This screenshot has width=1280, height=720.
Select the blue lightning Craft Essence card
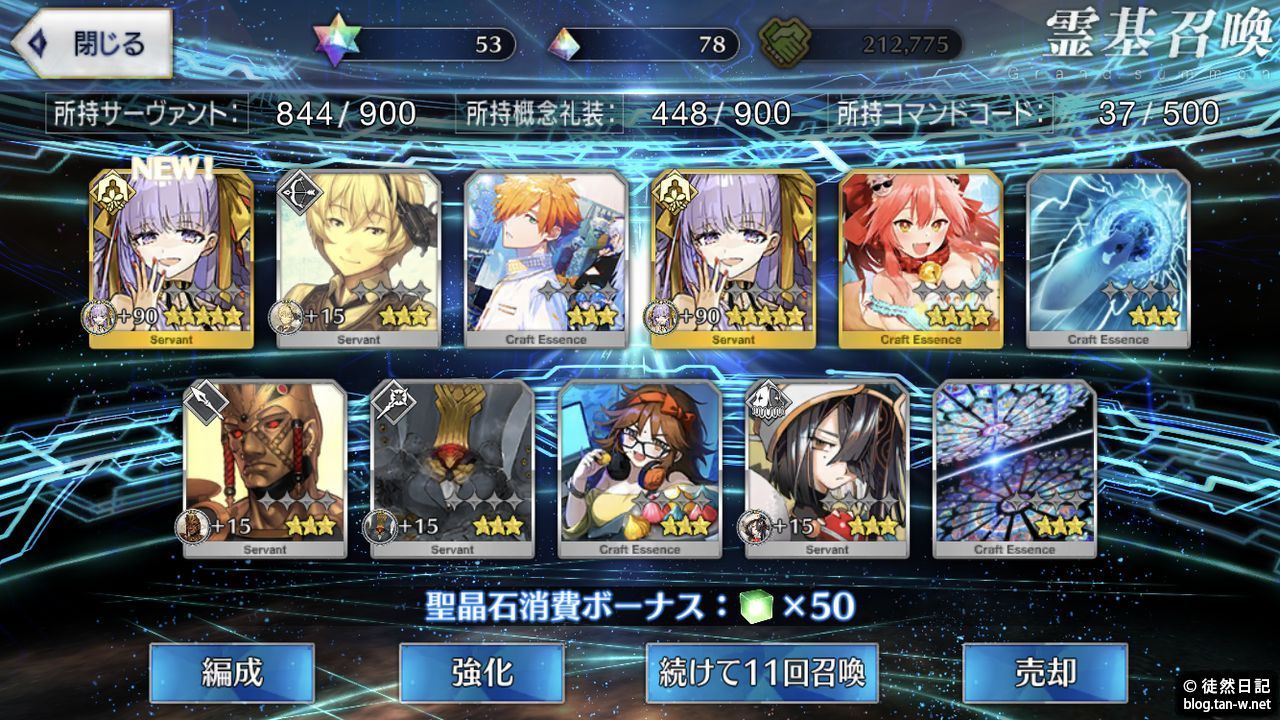coord(1108,258)
